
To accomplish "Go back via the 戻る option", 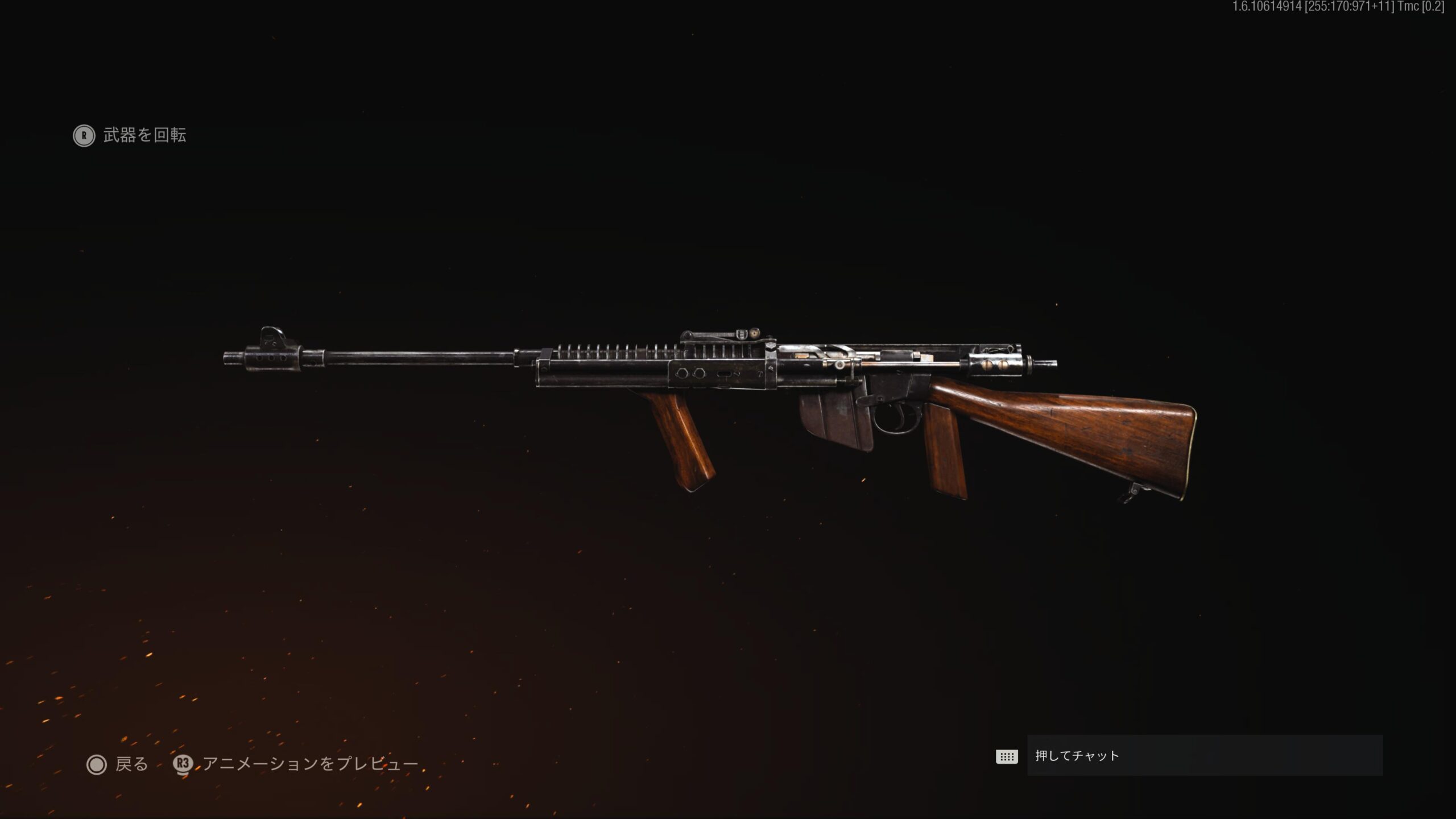I will click(x=118, y=764).
